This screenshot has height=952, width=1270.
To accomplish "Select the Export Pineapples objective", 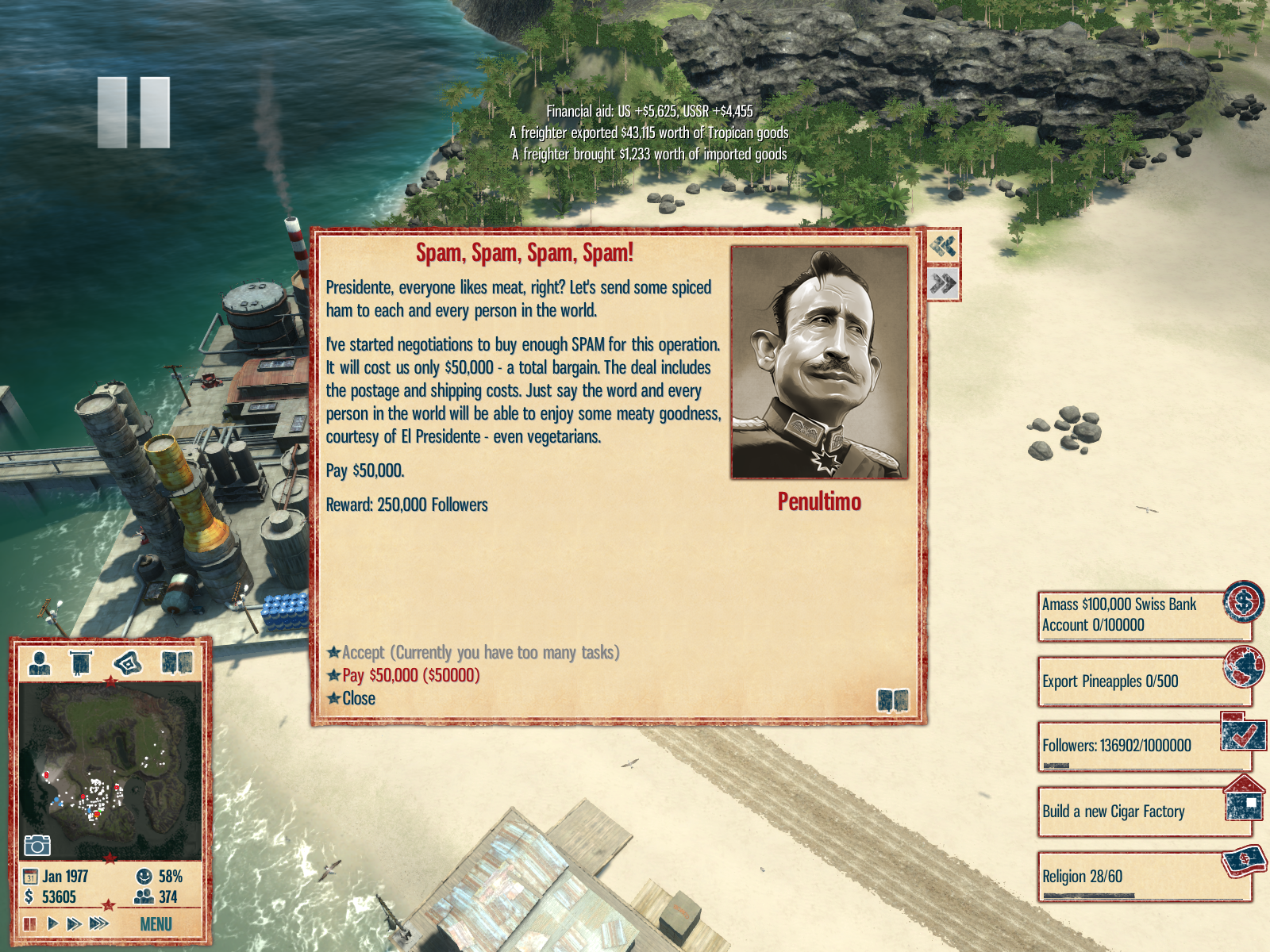I will 1143,681.
